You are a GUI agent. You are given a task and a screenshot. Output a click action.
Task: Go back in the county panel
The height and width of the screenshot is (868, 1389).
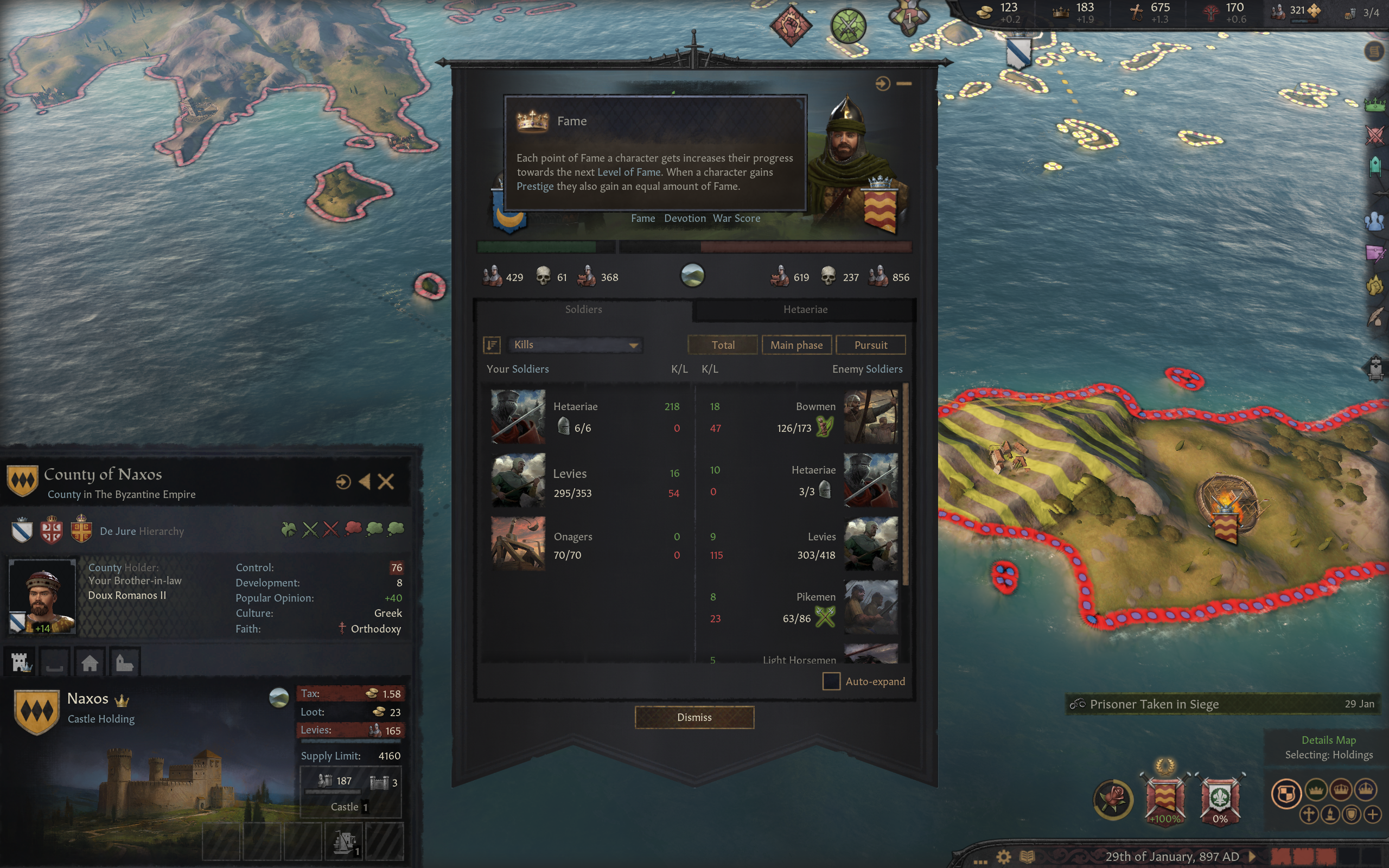(x=365, y=482)
